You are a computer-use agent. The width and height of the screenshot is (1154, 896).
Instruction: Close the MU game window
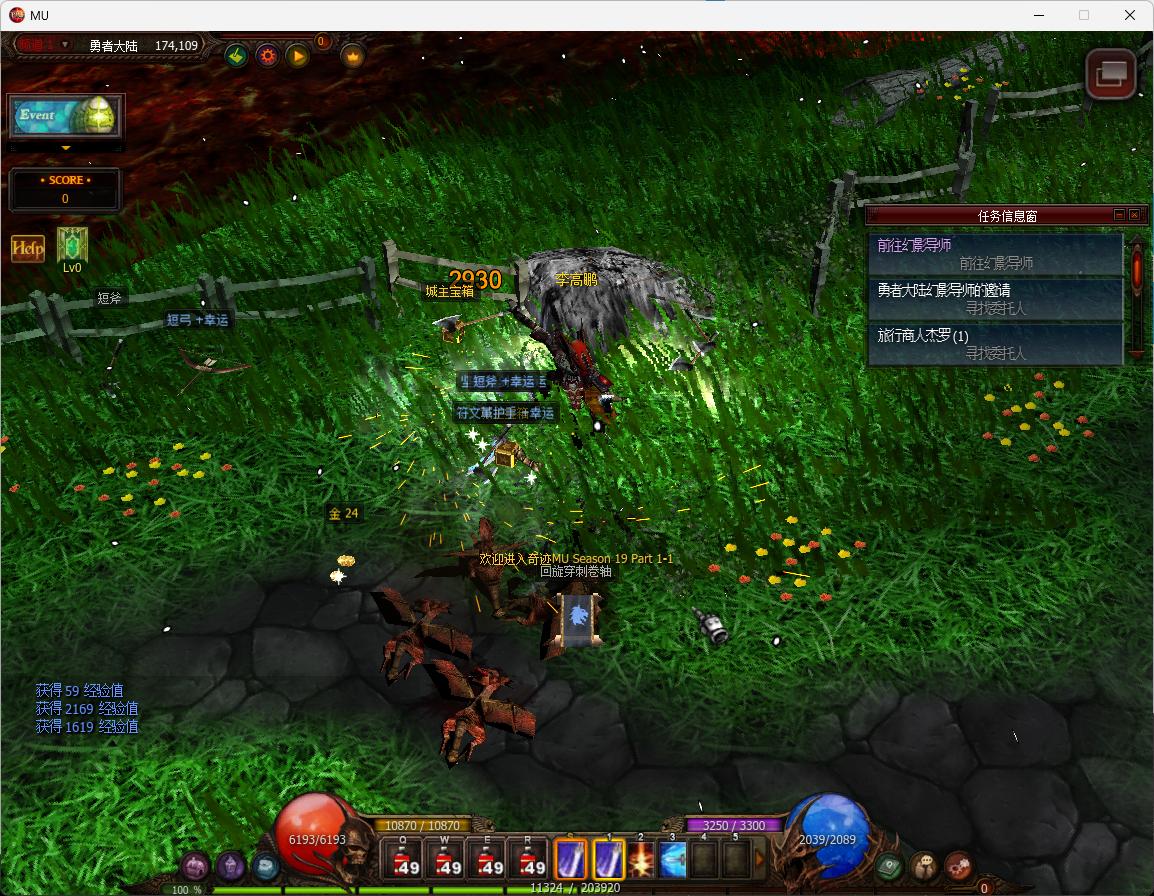pos(1130,15)
